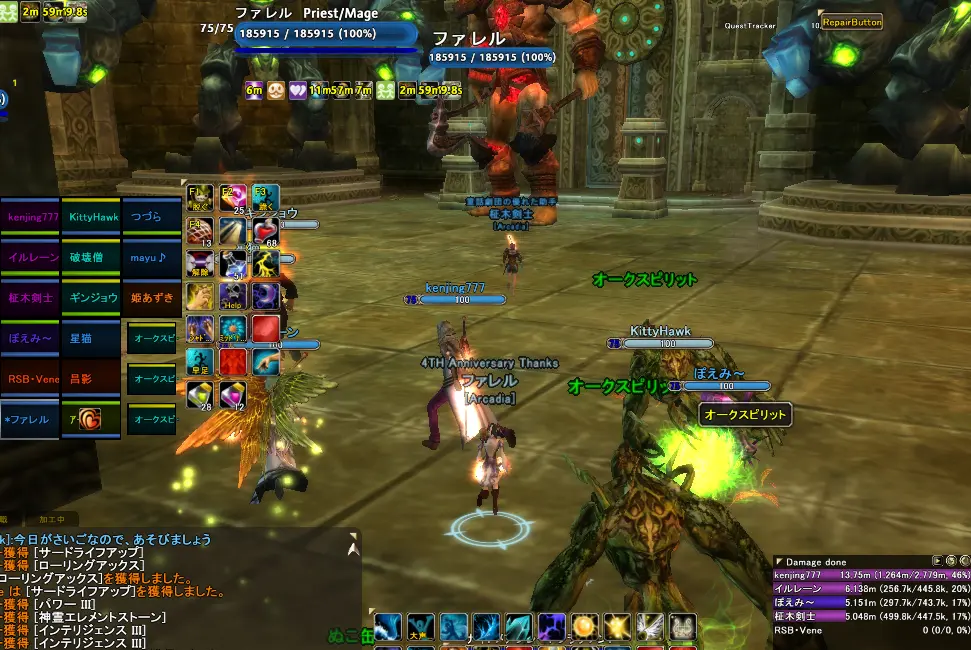
Task: Choose the RSB·Vene raid frame
Action: coord(34,379)
